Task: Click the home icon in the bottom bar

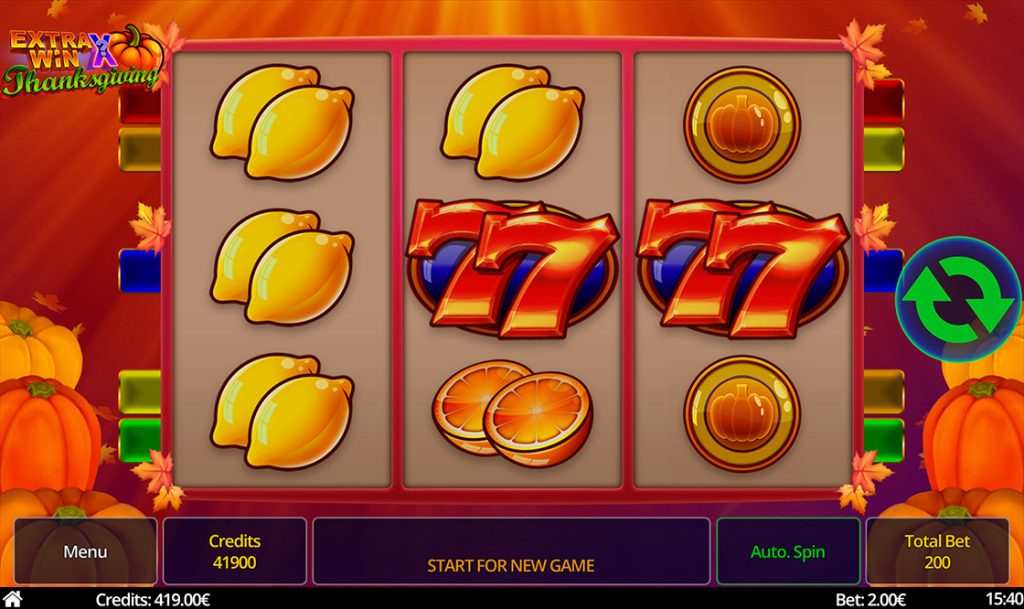Action: coord(13,599)
